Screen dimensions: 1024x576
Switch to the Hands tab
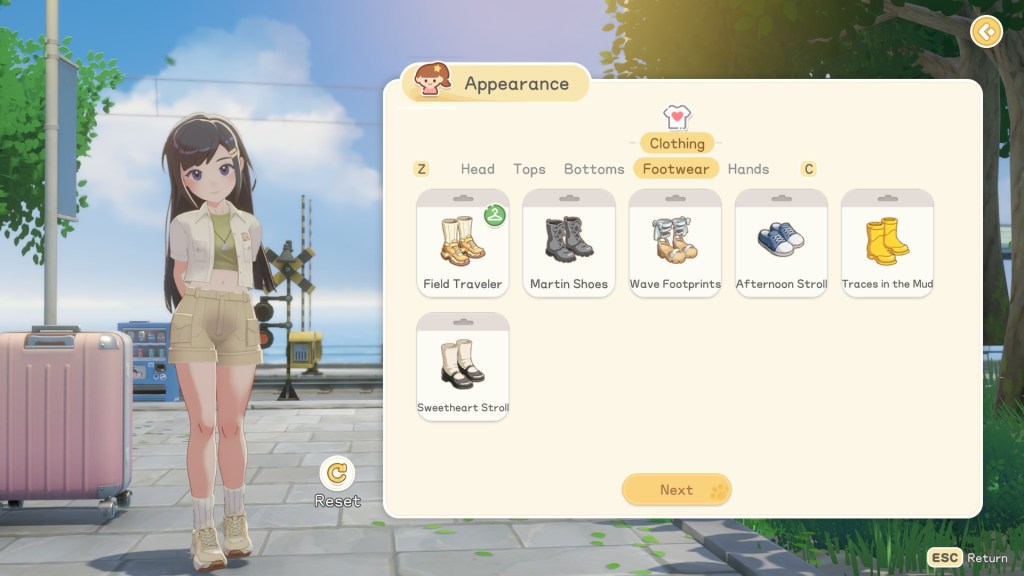click(x=748, y=169)
